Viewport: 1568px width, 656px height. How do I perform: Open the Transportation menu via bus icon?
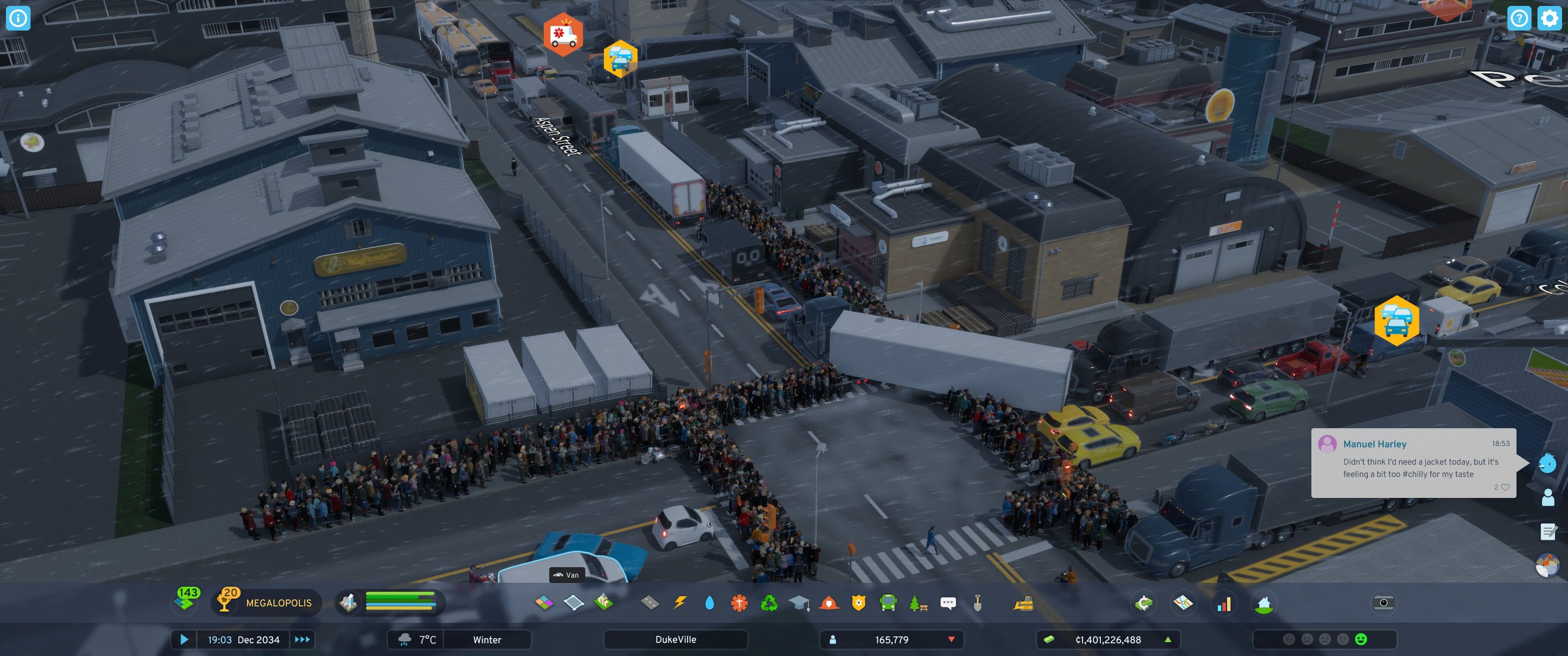coord(888,603)
